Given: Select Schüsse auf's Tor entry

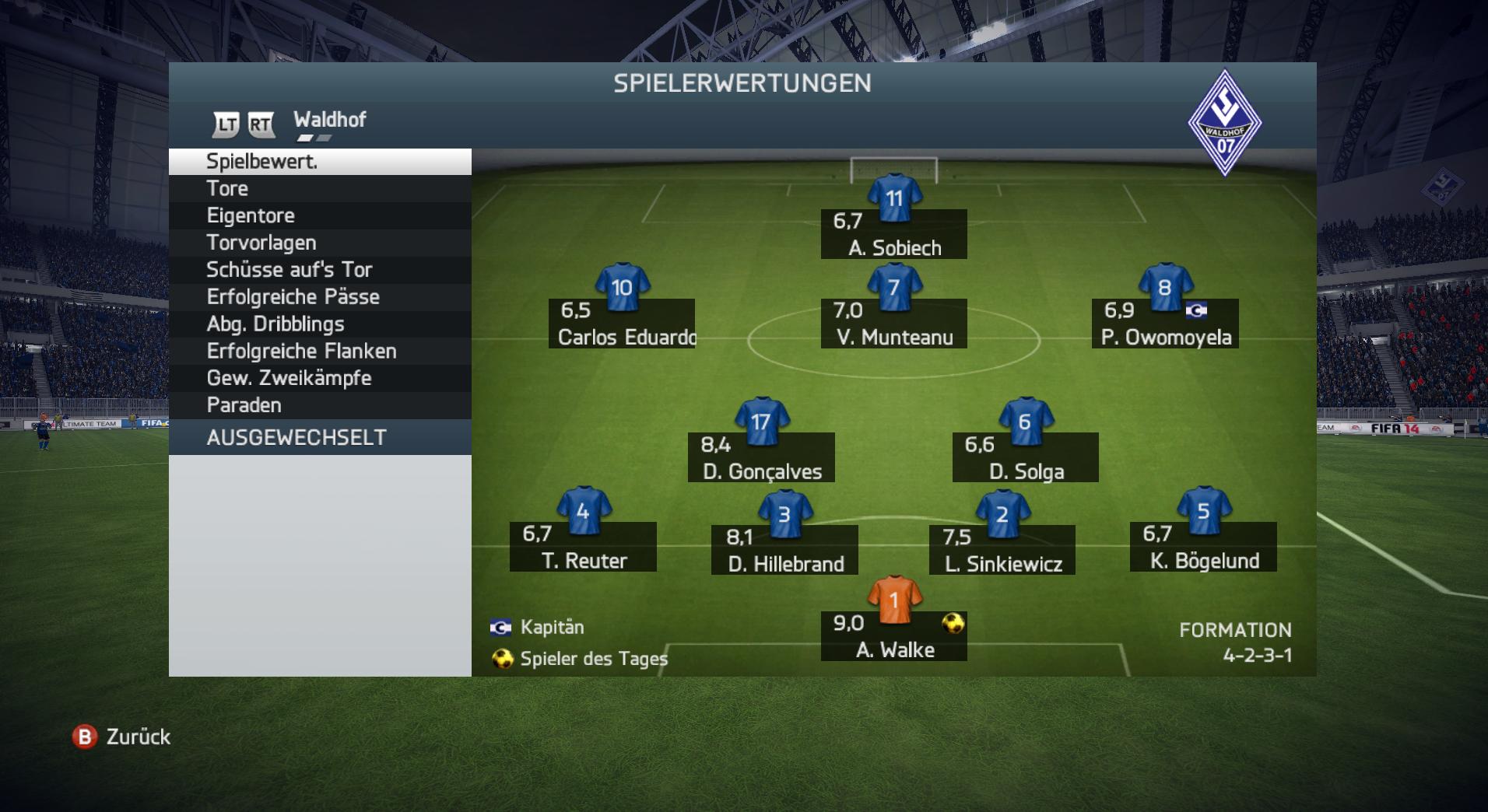Looking at the screenshot, I should pos(319,270).
